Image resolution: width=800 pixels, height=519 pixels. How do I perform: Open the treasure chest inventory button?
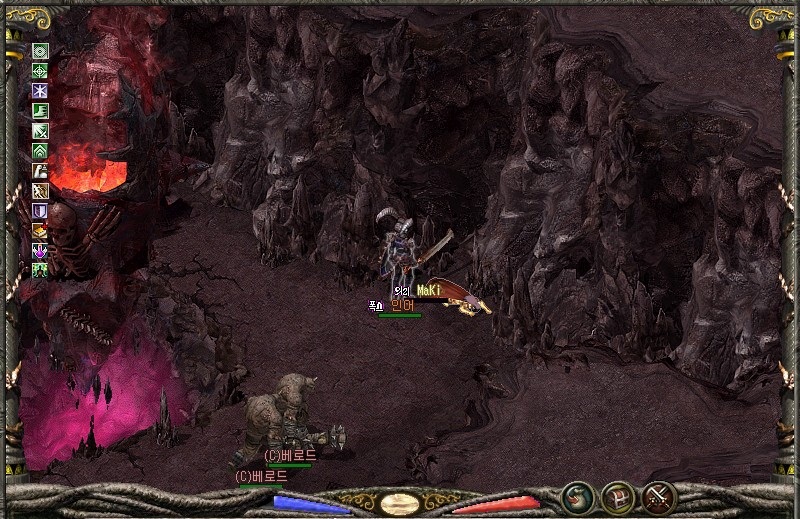(617, 496)
